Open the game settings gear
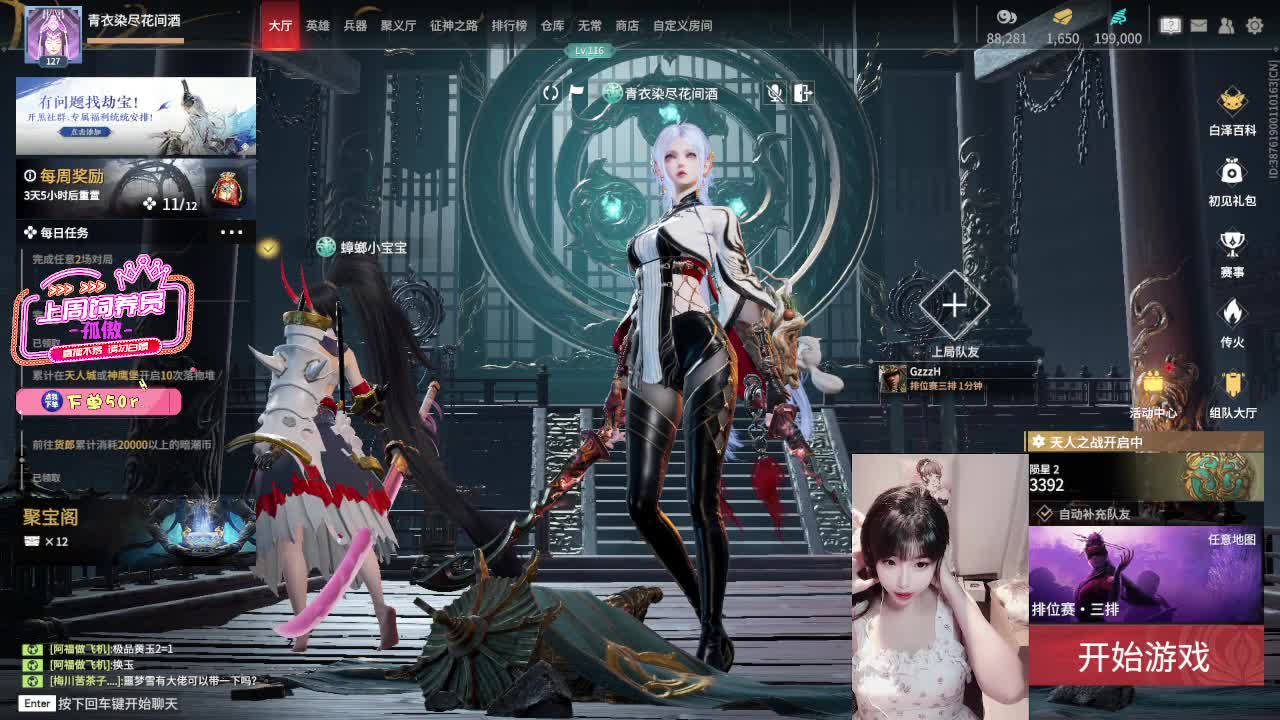The width and height of the screenshot is (1280, 720). click(x=1253, y=24)
